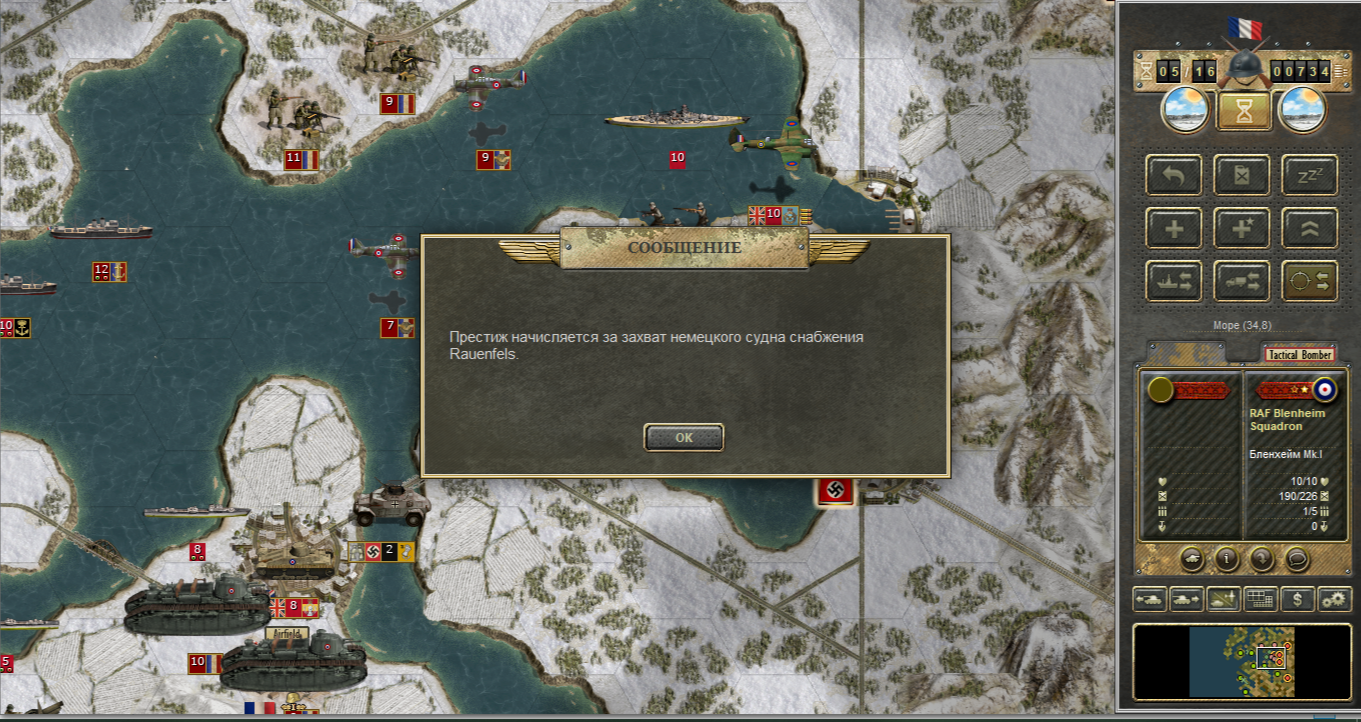Open the grid unit list button
The width and height of the screenshot is (1361, 722).
pyautogui.click(x=1260, y=599)
